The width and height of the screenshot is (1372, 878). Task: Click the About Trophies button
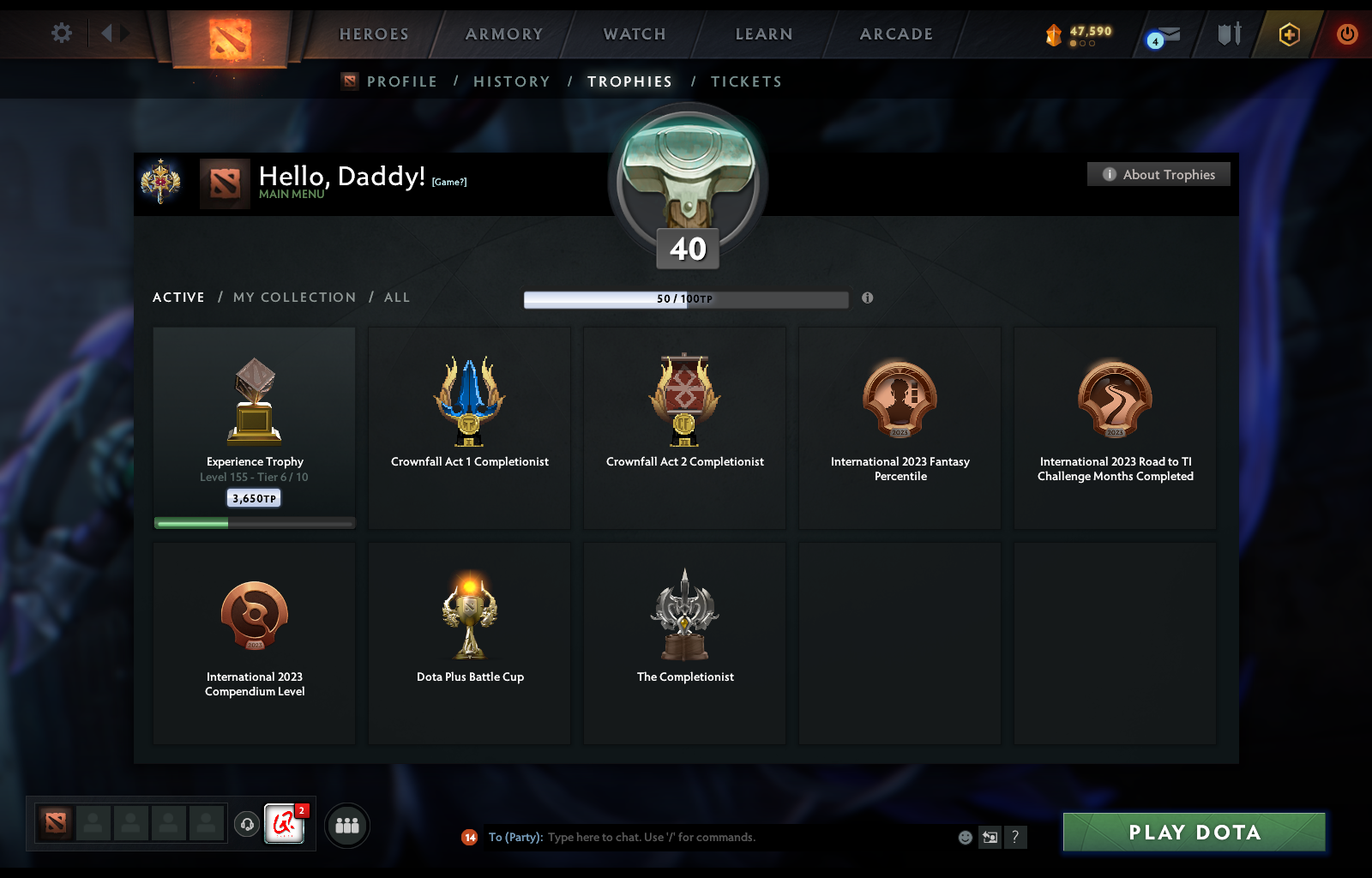pos(1158,174)
